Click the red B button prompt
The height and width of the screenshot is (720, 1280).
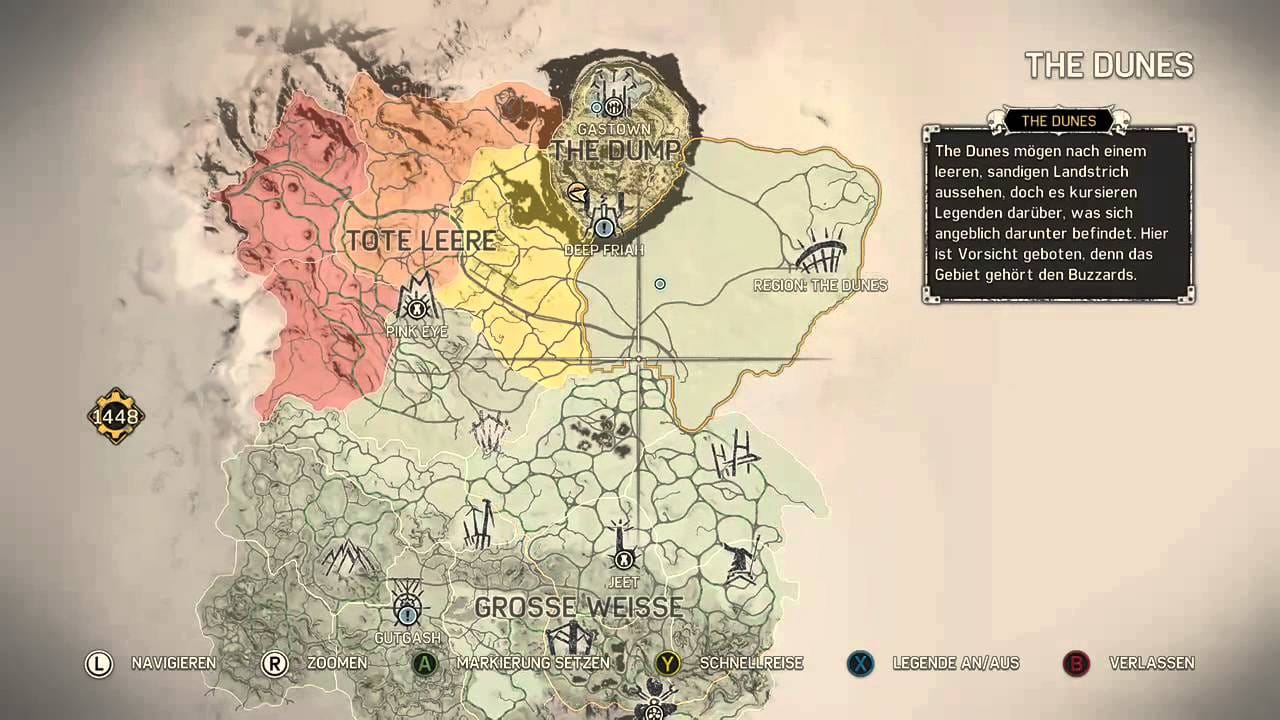click(1074, 663)
